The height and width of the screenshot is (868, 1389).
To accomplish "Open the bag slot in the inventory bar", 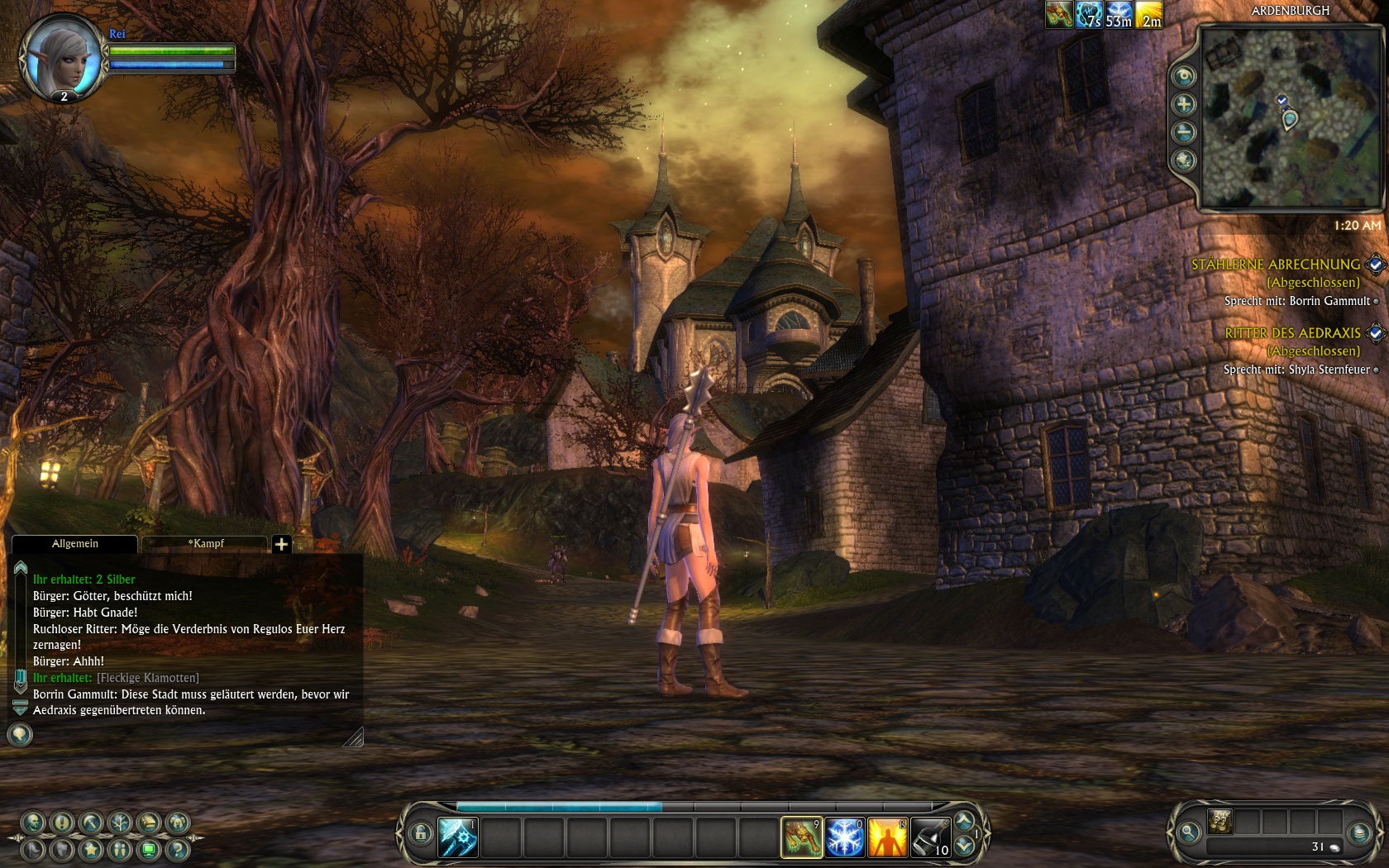I will 1220,821.
